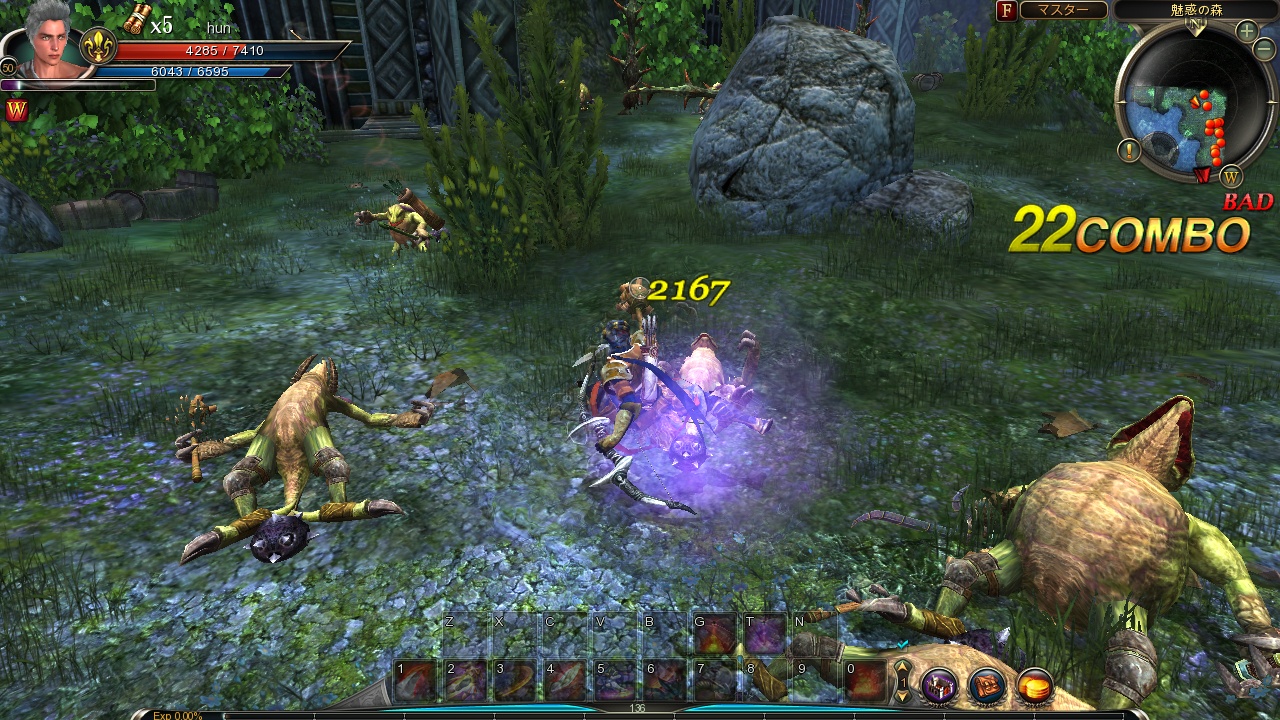Image resolution: width=1280 pixels, height=720 pixels.
Task: Open the purple castle shop icon
Action: click(x=939, y=685)
